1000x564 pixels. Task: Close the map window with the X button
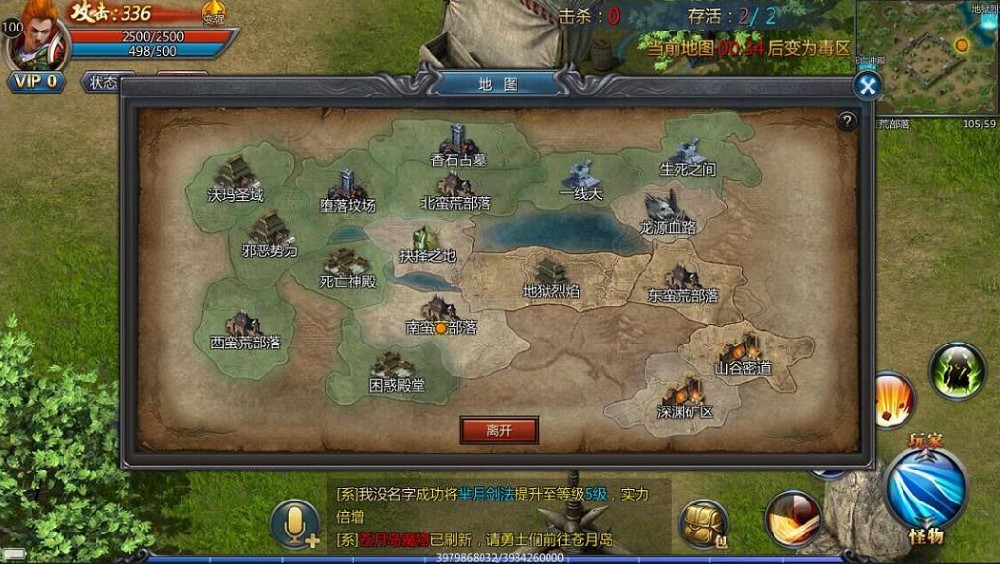tap(867, 86)
